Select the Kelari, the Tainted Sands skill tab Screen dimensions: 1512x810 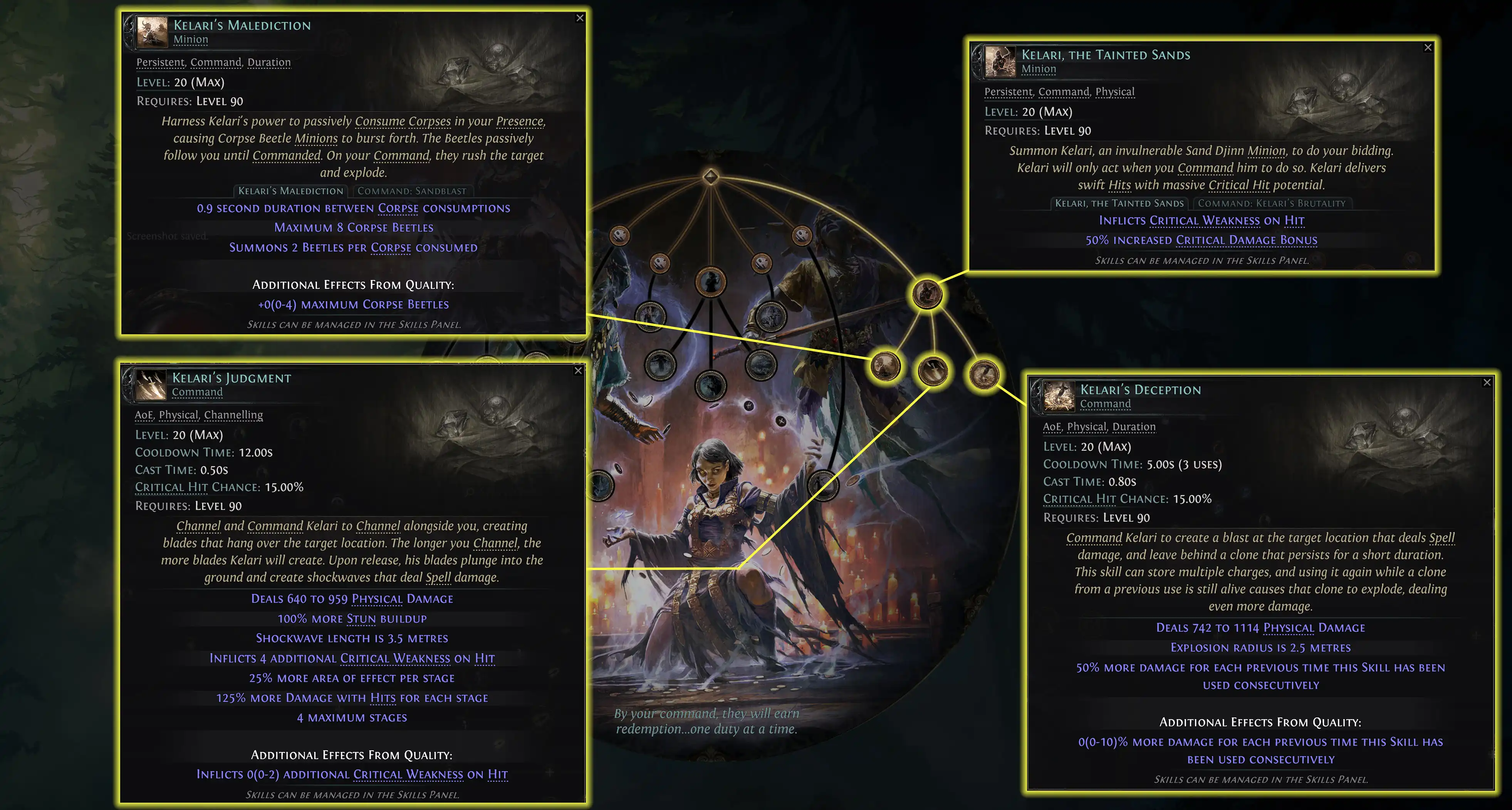tap(1119, 203)
